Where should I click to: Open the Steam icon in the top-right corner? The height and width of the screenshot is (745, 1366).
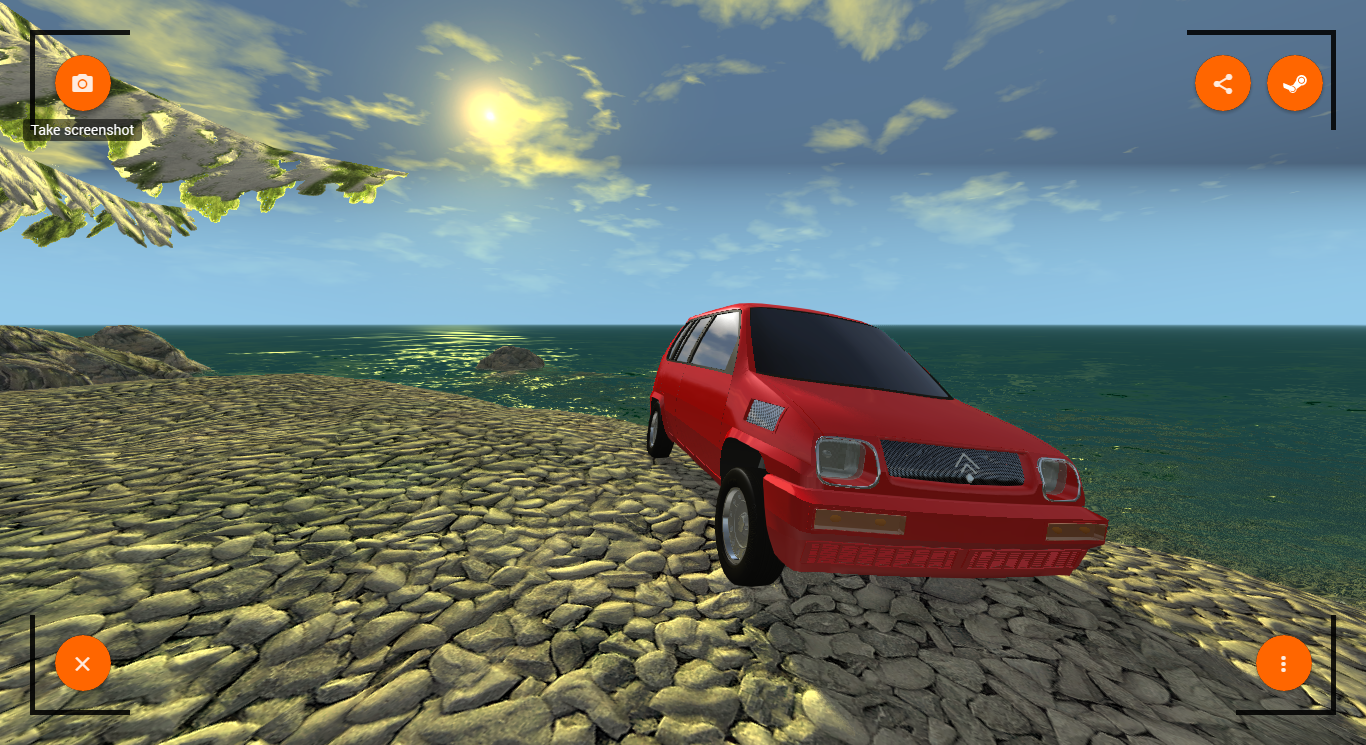(x=1295, y=83)
